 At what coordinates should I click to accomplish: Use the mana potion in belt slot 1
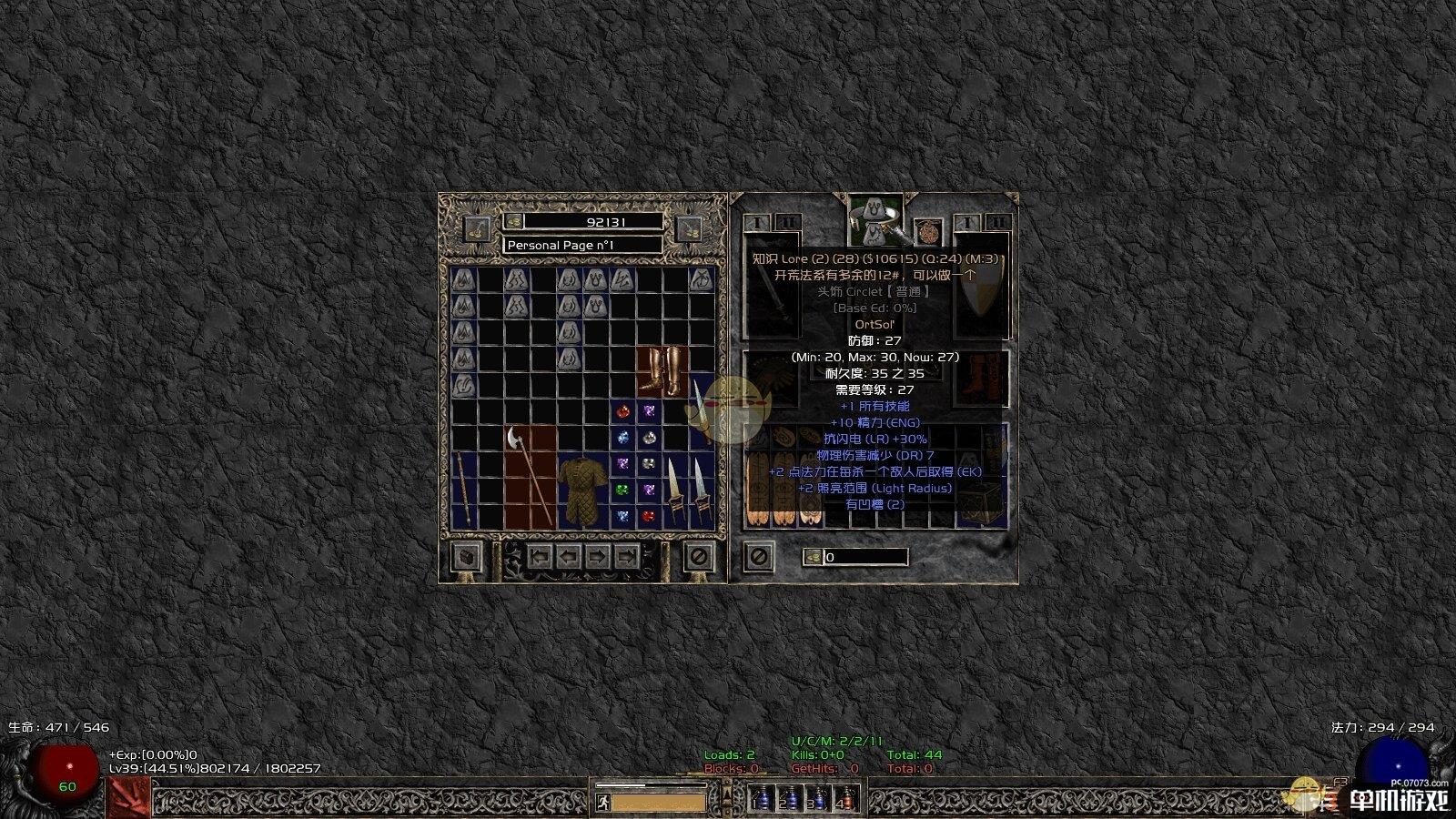[x=763, y=800]
